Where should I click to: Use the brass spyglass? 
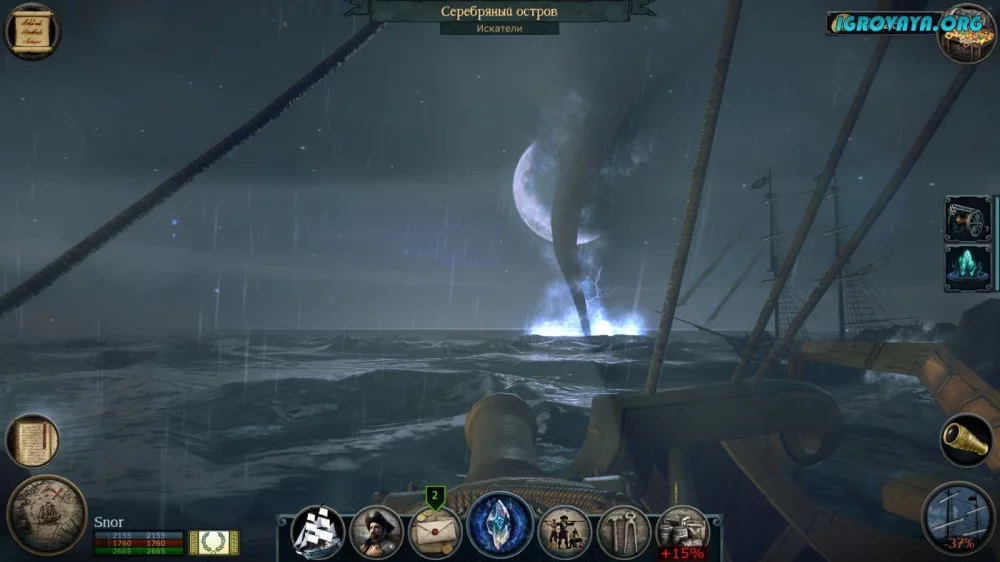coord(966,441)
